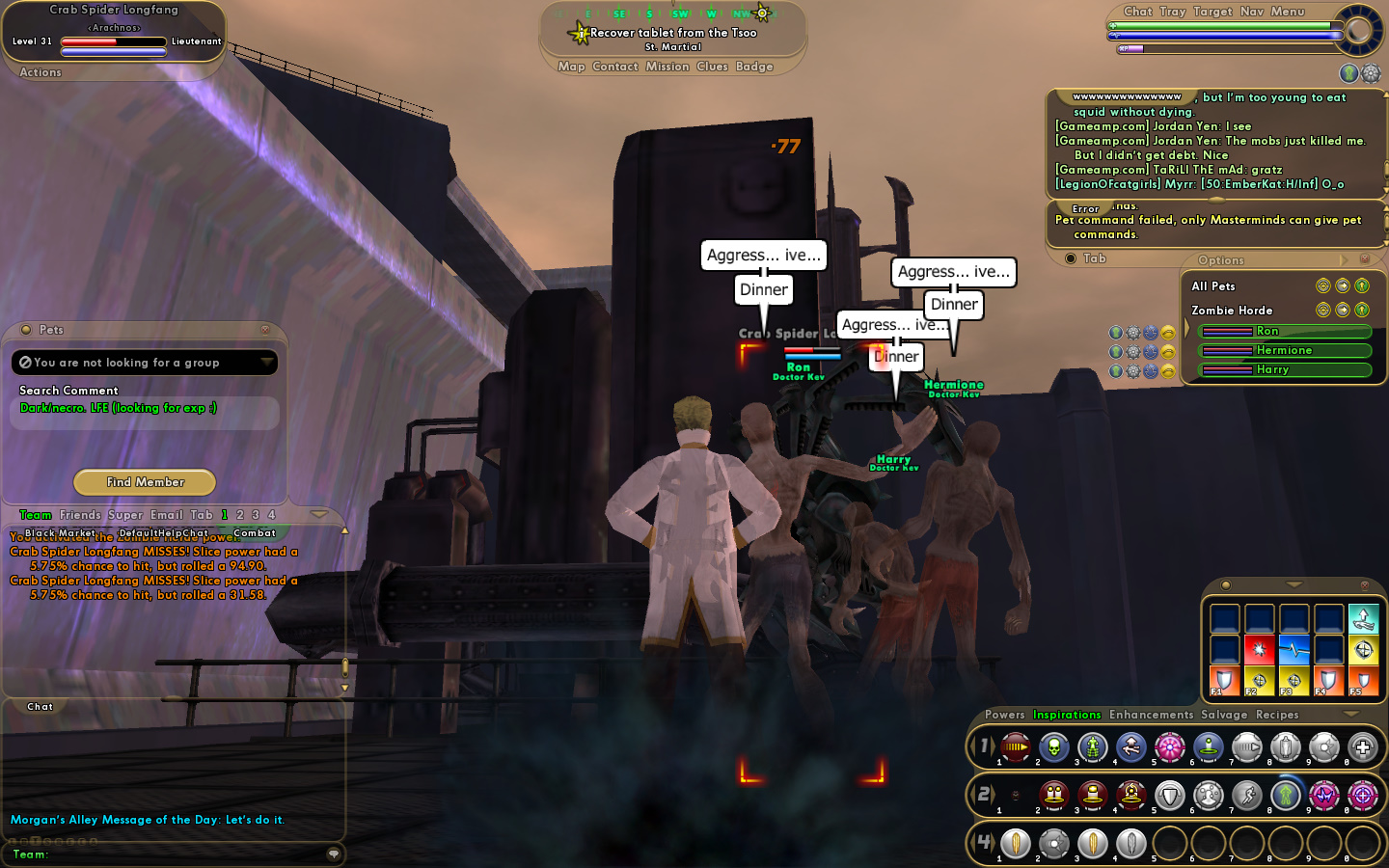Activate the green skull power
This screenshot has height=868, width=1389.
coord(1054,746)
